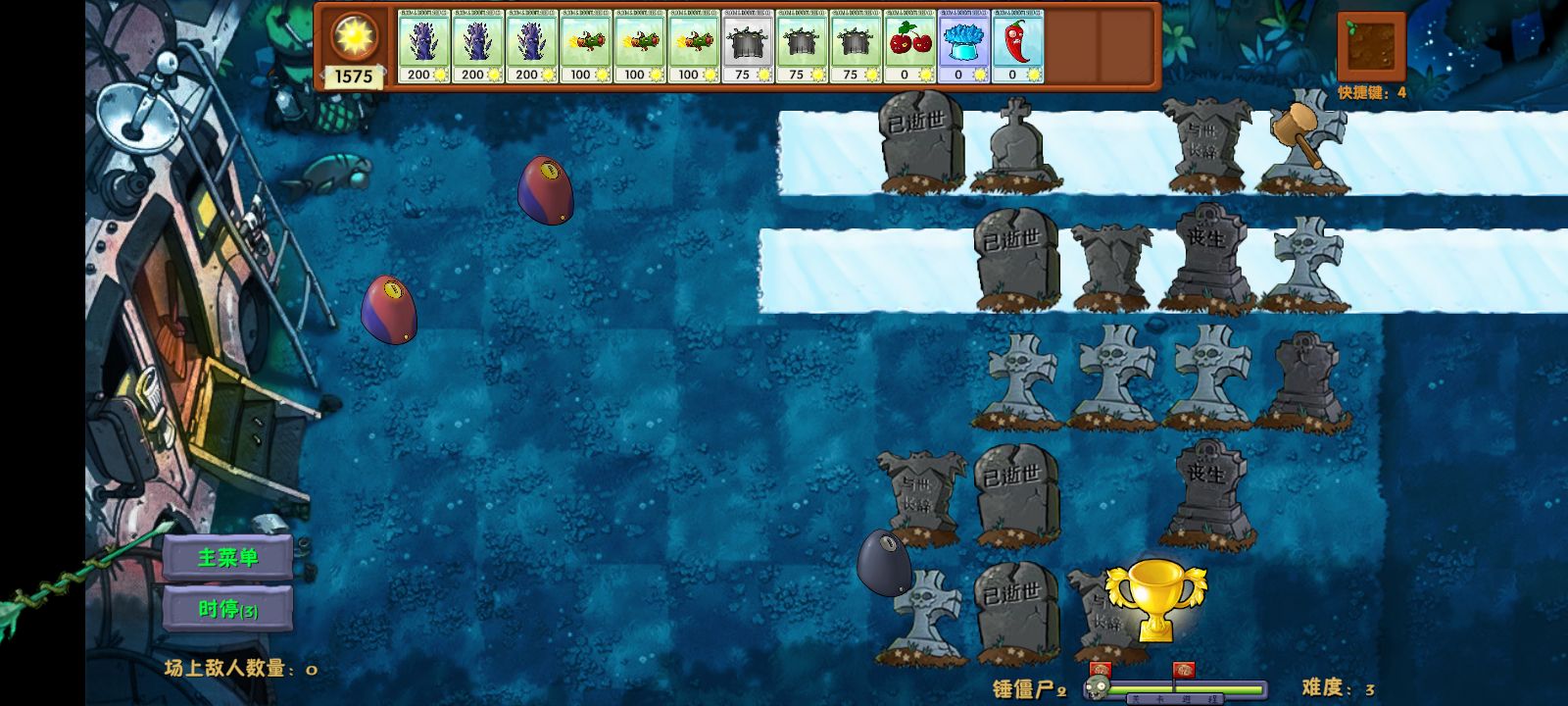Pick the Ice-shroom seed card
The height and width of the screenshot is (706, 1568).
964,47
